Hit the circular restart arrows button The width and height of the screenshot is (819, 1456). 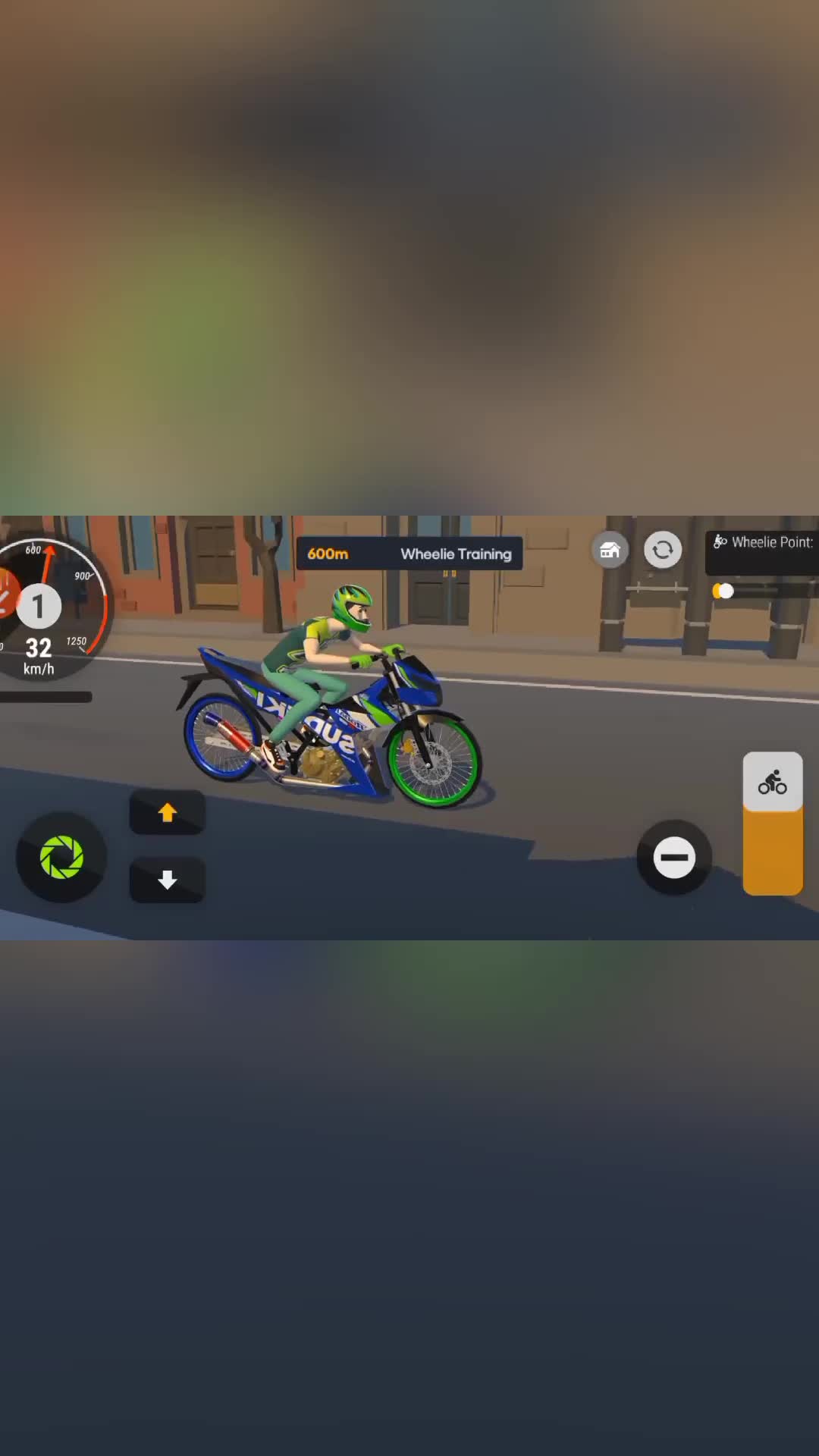click(x=663, y=550)
